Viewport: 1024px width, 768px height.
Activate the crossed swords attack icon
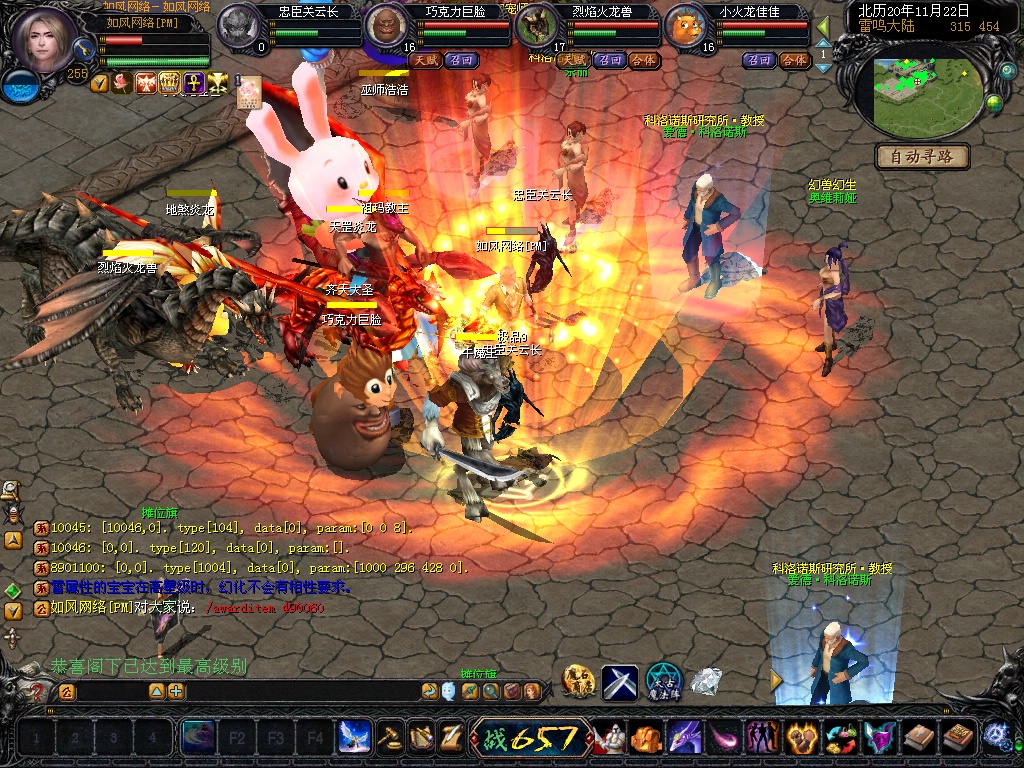coord(619,682)
